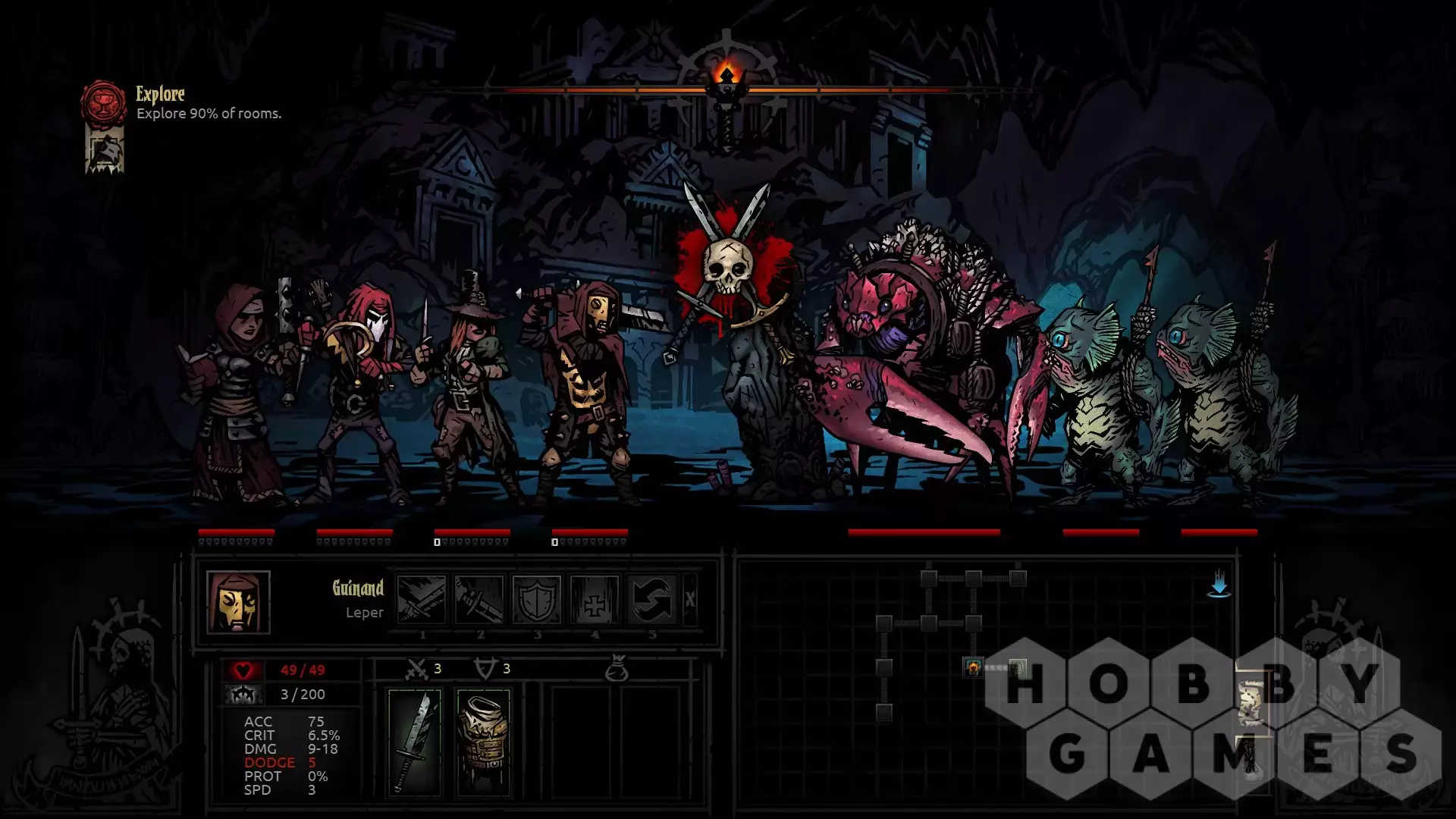Click the stress icon beside 3/200
This screenshot has height=819, width=1456.
pyautogui.click(x=243, y=694)
